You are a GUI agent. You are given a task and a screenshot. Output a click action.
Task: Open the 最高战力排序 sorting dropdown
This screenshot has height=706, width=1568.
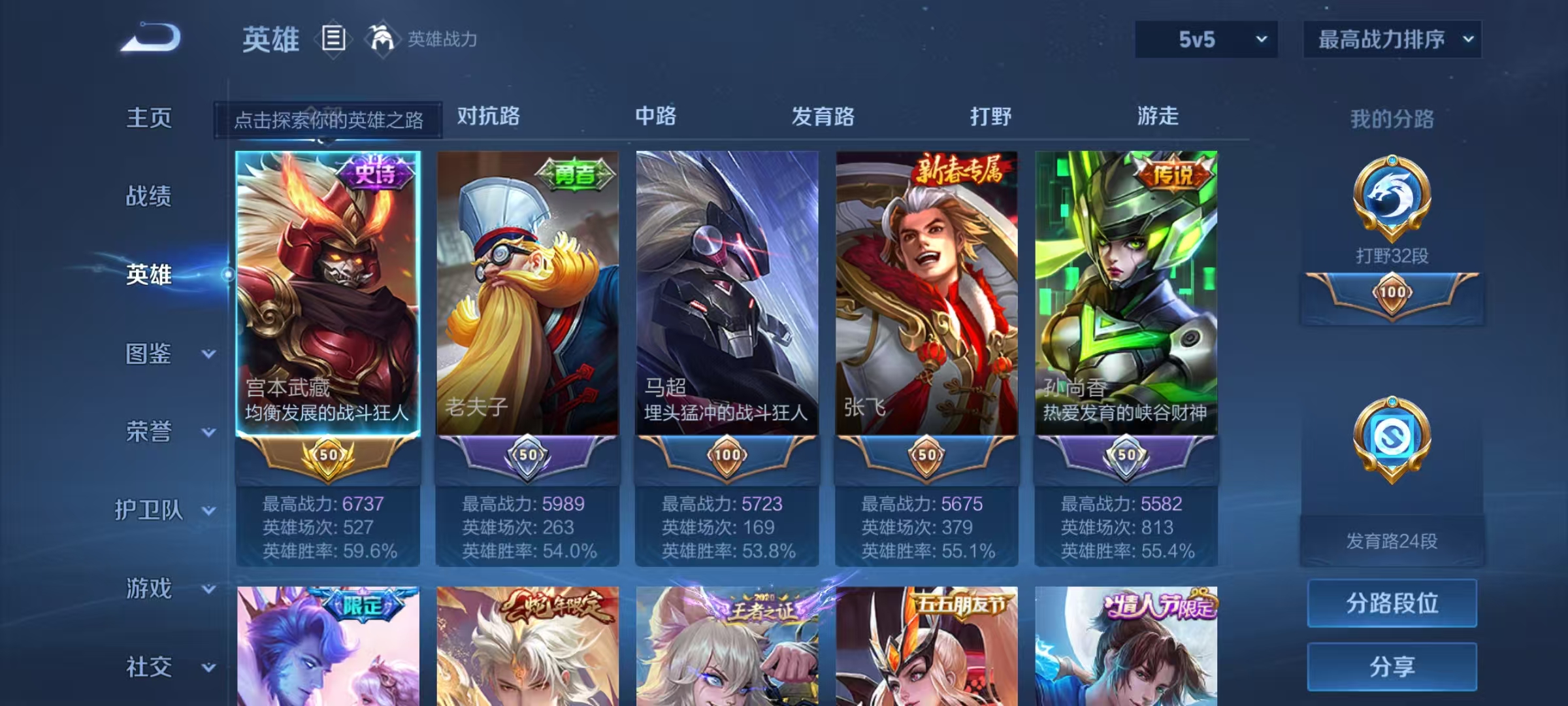pos(1391,39)
